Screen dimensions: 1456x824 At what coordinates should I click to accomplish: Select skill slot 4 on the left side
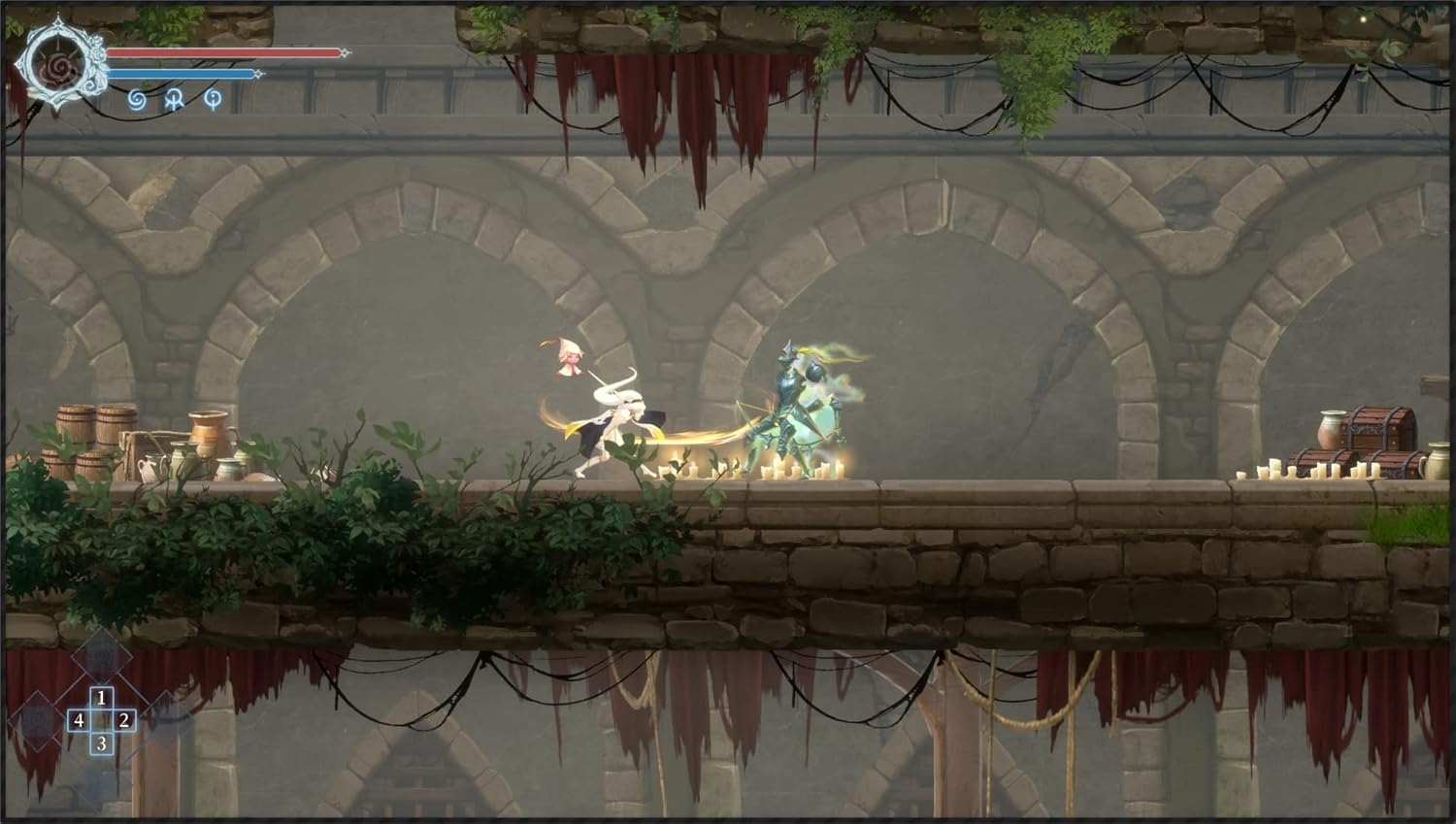[x=79, y=721]
